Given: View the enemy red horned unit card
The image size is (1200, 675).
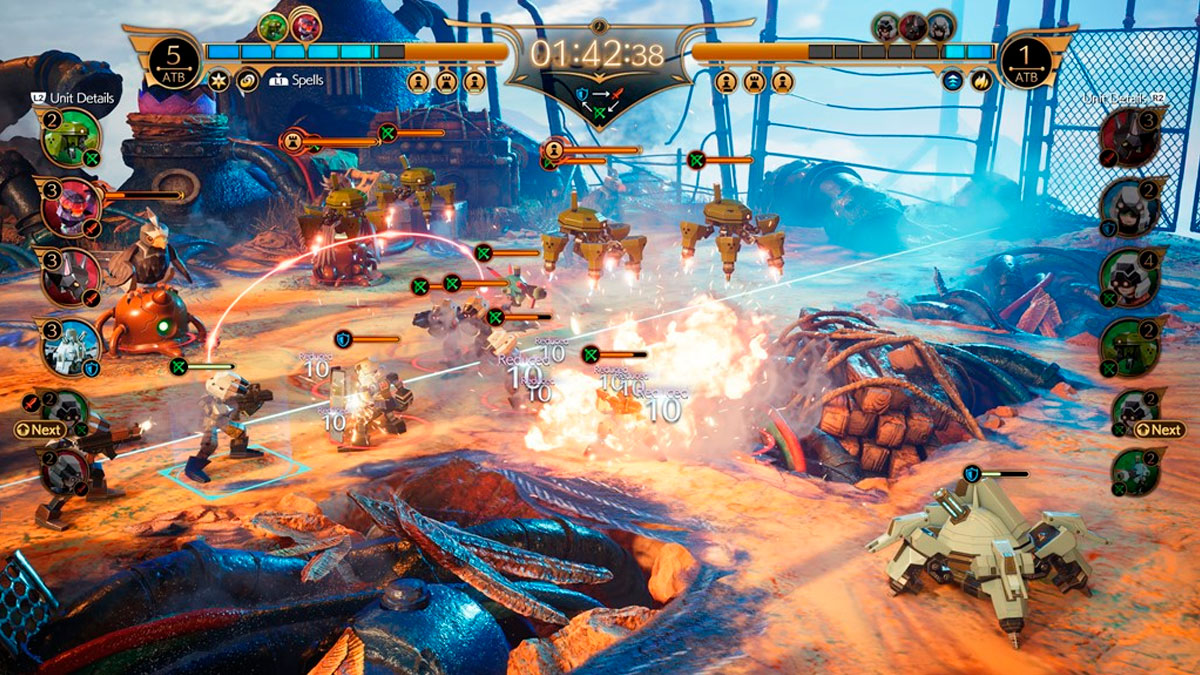Looking at the screenshot, I should [1132, 140].
